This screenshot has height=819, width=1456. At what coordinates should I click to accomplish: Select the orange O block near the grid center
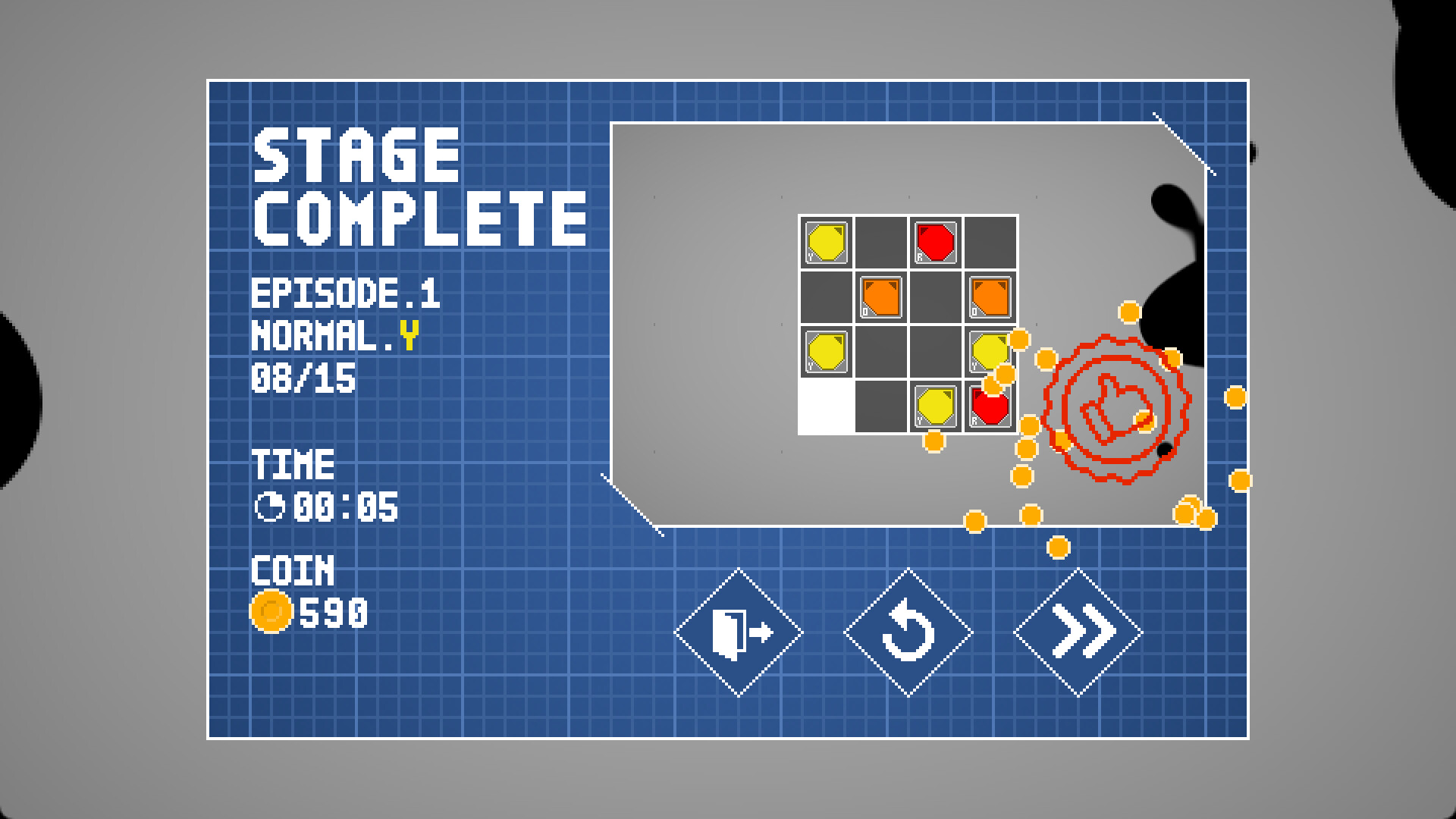881,296
